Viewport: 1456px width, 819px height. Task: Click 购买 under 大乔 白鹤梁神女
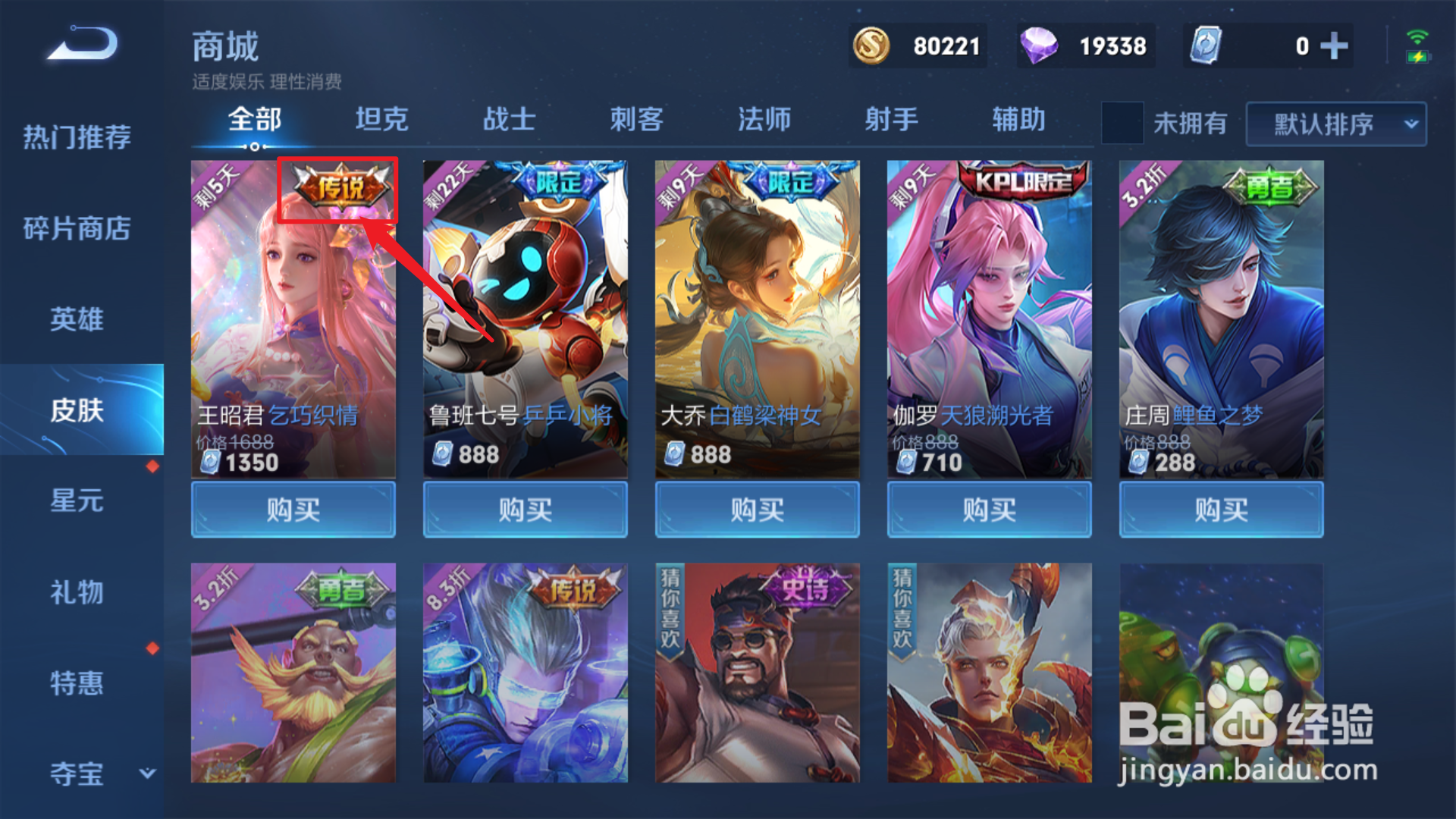pos(757,509)
